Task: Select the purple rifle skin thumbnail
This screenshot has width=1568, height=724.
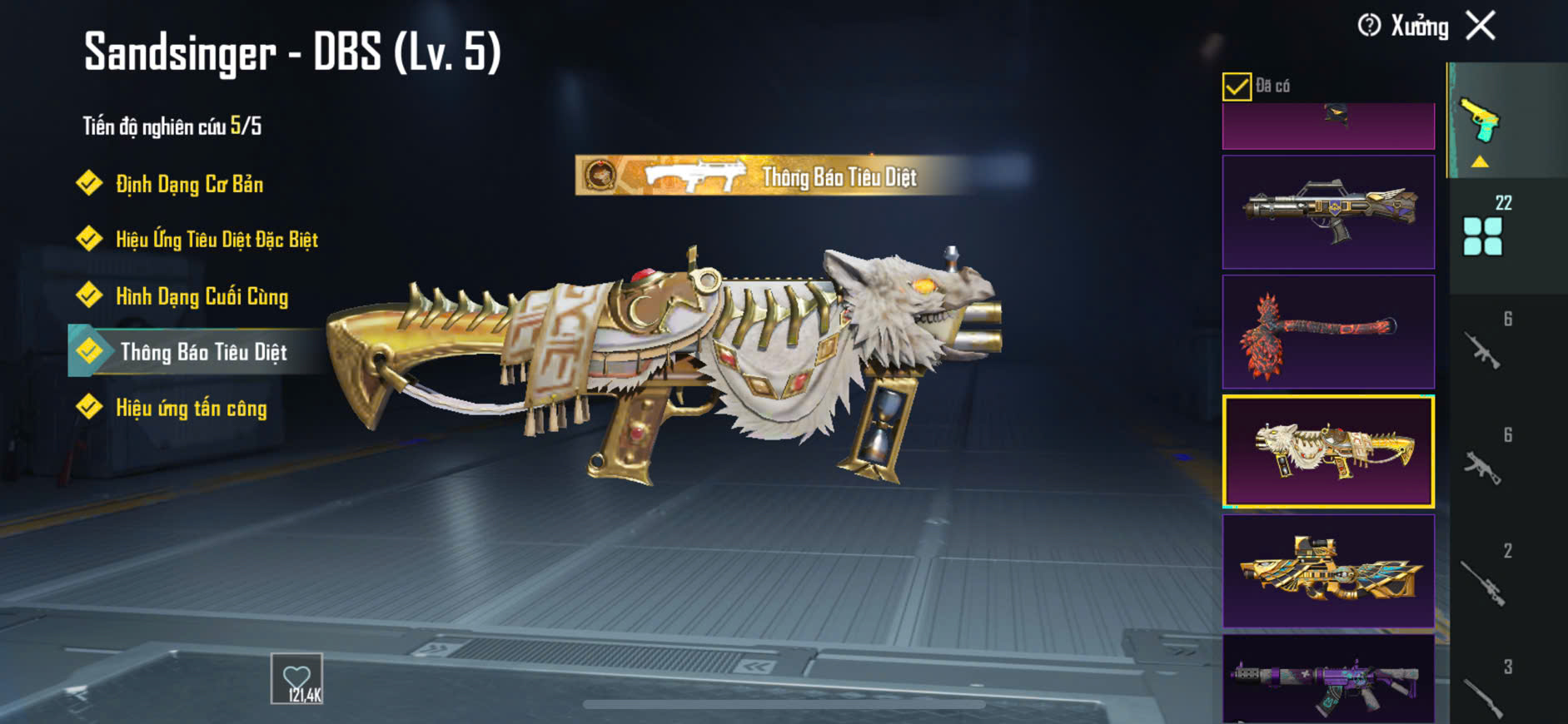Action: (1328, 678)
